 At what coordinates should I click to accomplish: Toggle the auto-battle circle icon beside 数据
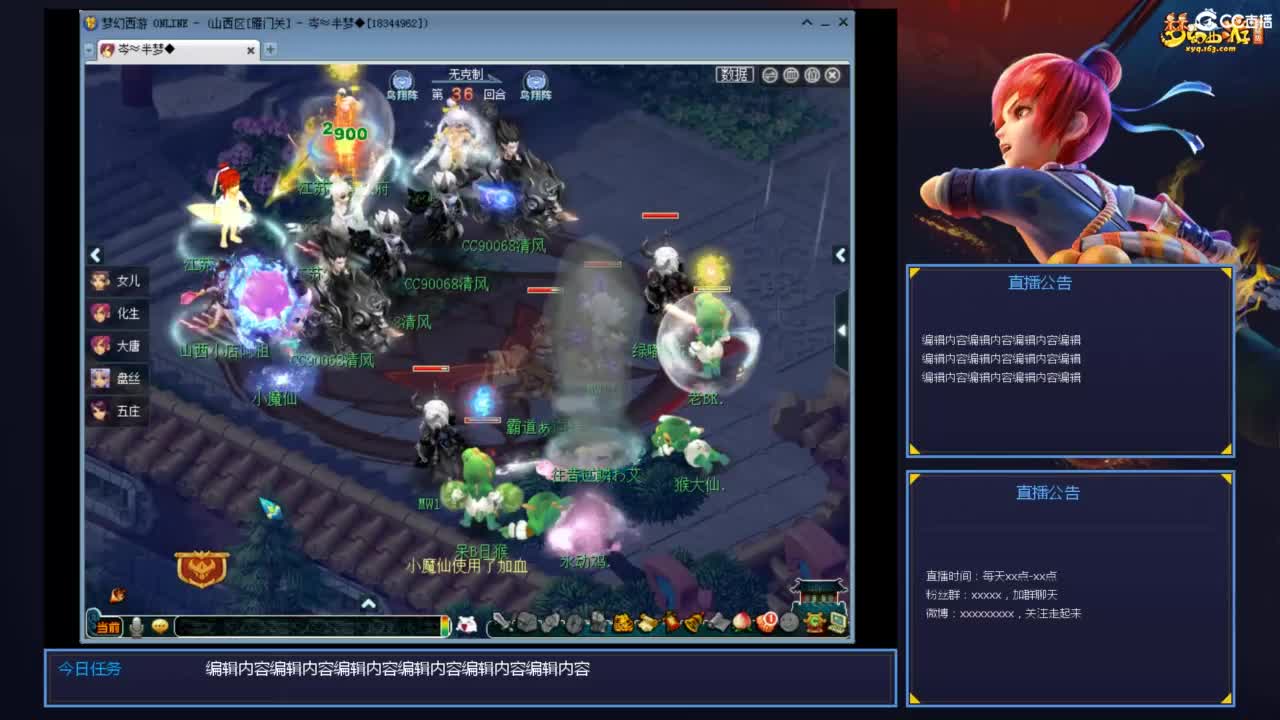770,76
